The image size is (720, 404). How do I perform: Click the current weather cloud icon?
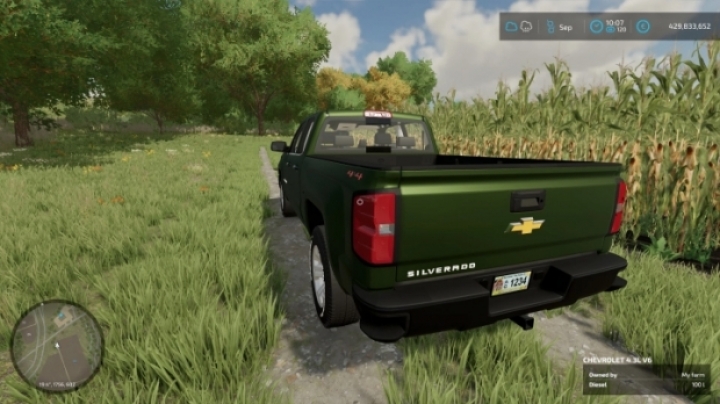pyautogui.click(x=512, y=26)
